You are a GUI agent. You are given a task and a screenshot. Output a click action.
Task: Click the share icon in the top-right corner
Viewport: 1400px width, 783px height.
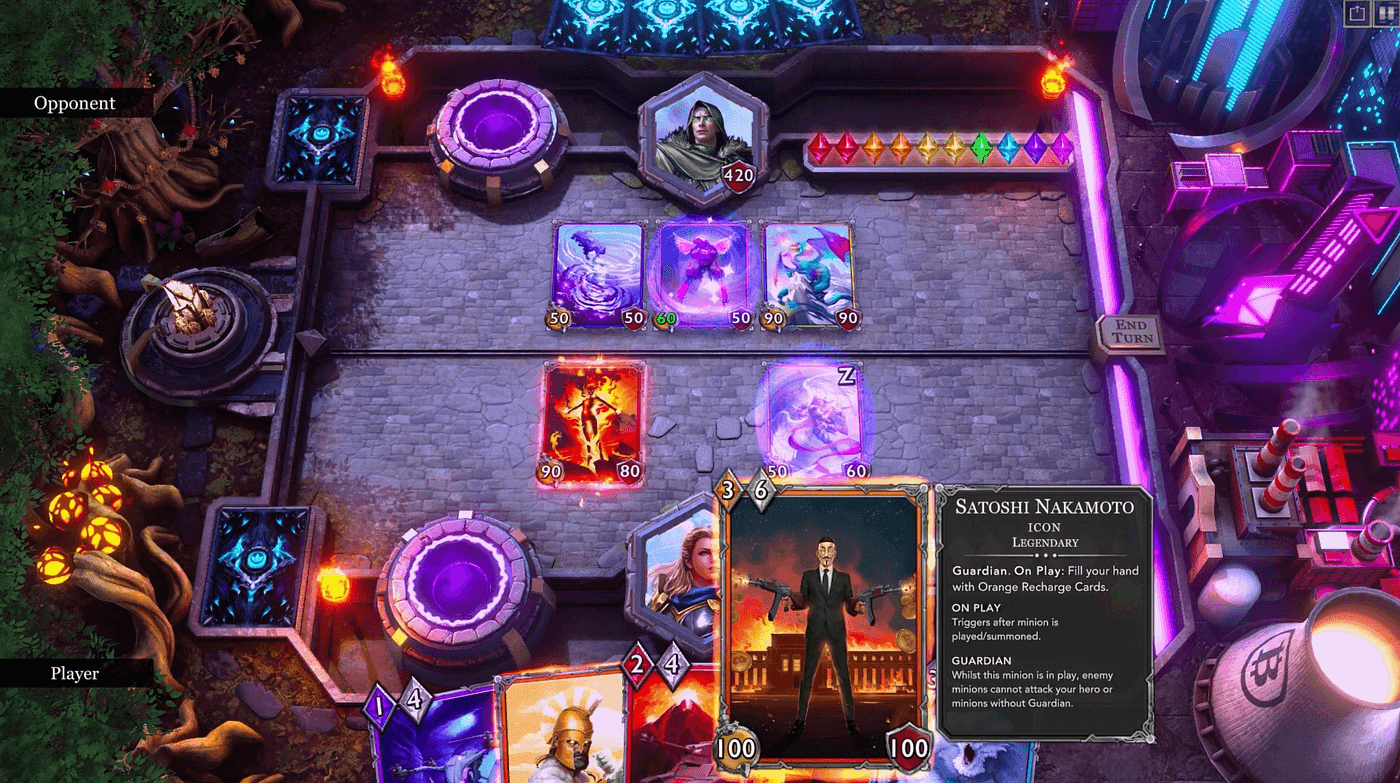tap(1357, 14)
